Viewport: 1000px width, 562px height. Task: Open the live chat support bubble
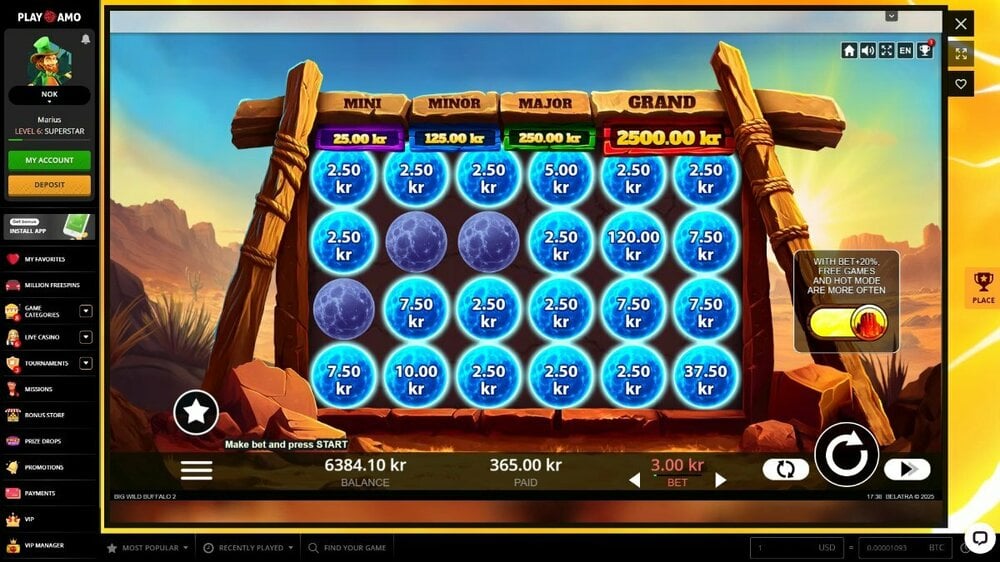(x=978, y=537)
